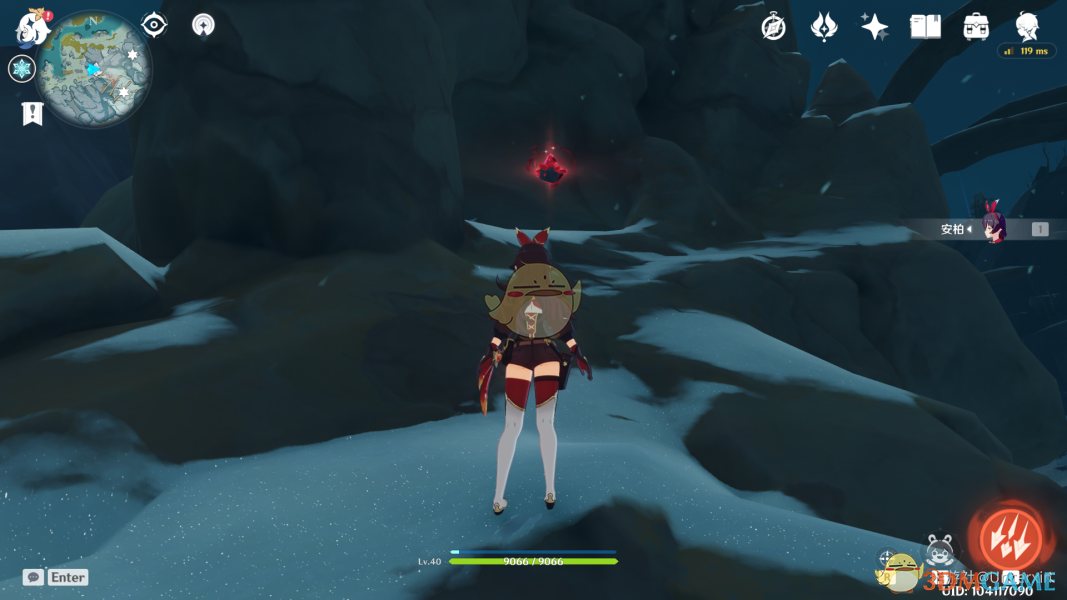Open the Adventurer Handbook book icon

tap(925, 27)
